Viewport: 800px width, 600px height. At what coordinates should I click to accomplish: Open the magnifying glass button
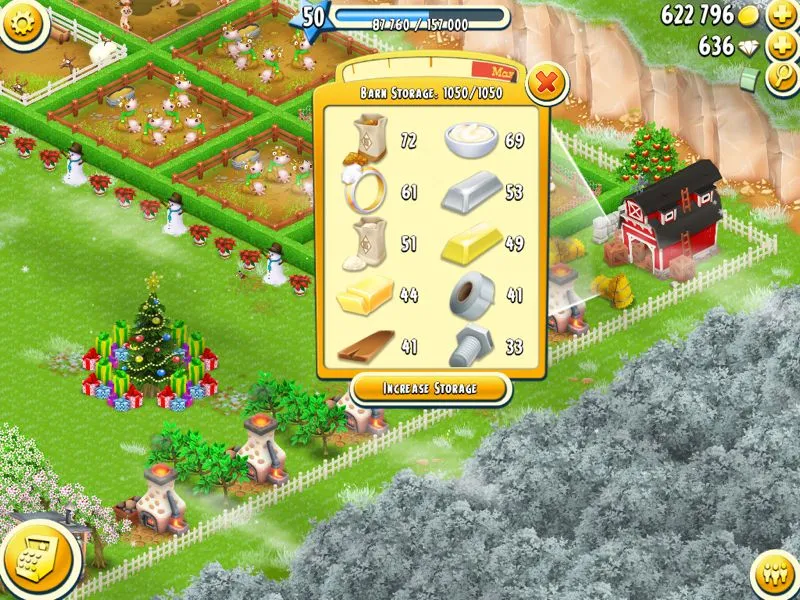tap(781, 78)
